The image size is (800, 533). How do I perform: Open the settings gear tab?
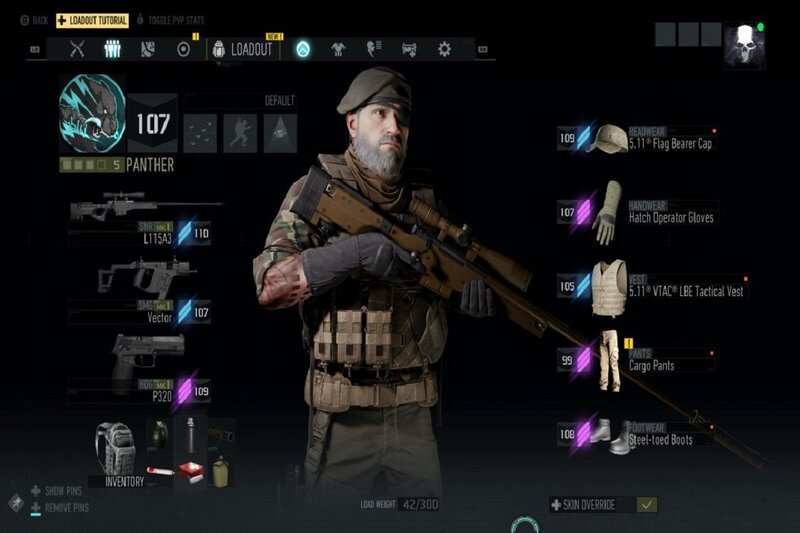444,49
